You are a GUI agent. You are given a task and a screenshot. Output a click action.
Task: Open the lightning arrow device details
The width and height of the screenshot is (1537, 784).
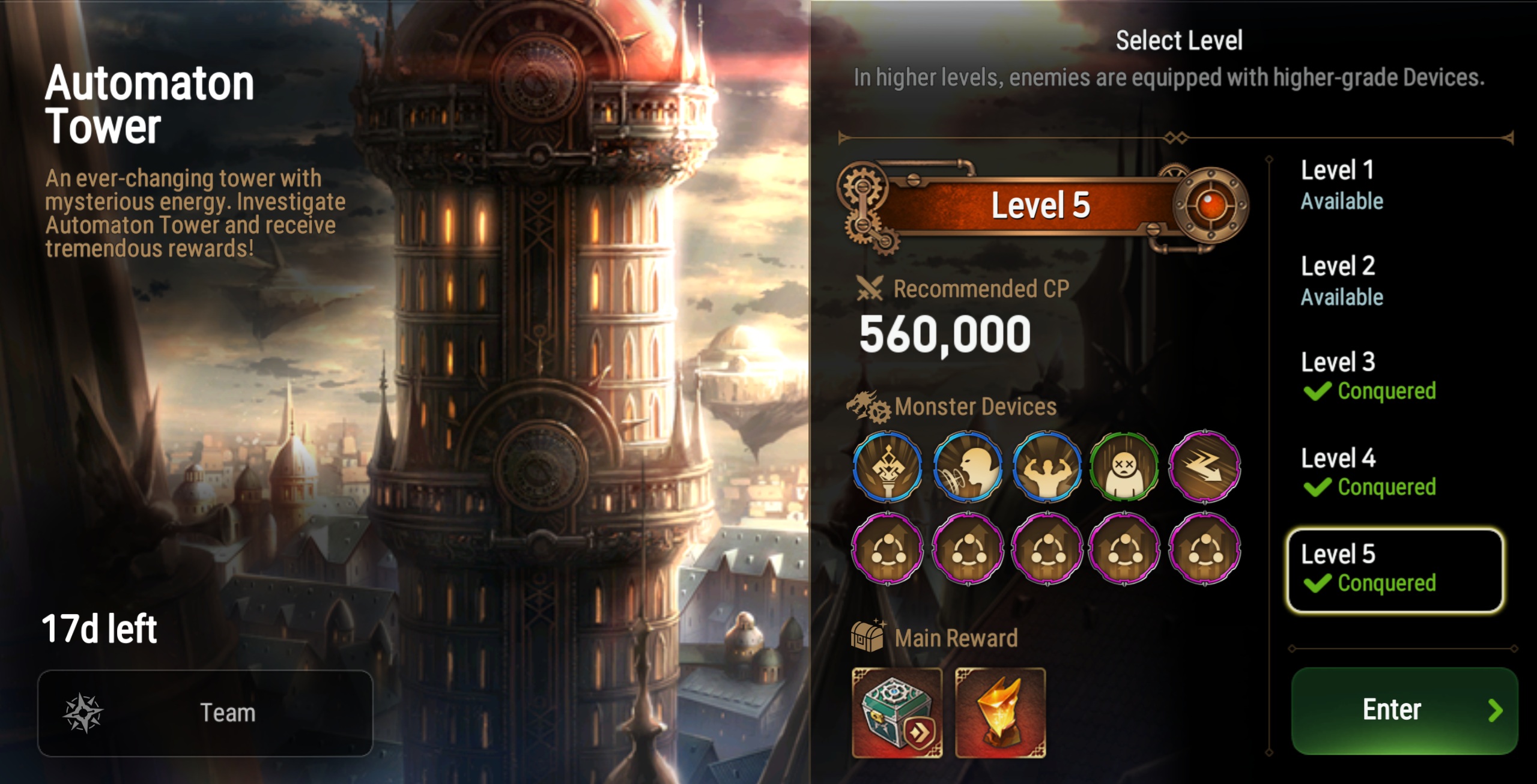pyautogui.click(x=1204, y=466)
